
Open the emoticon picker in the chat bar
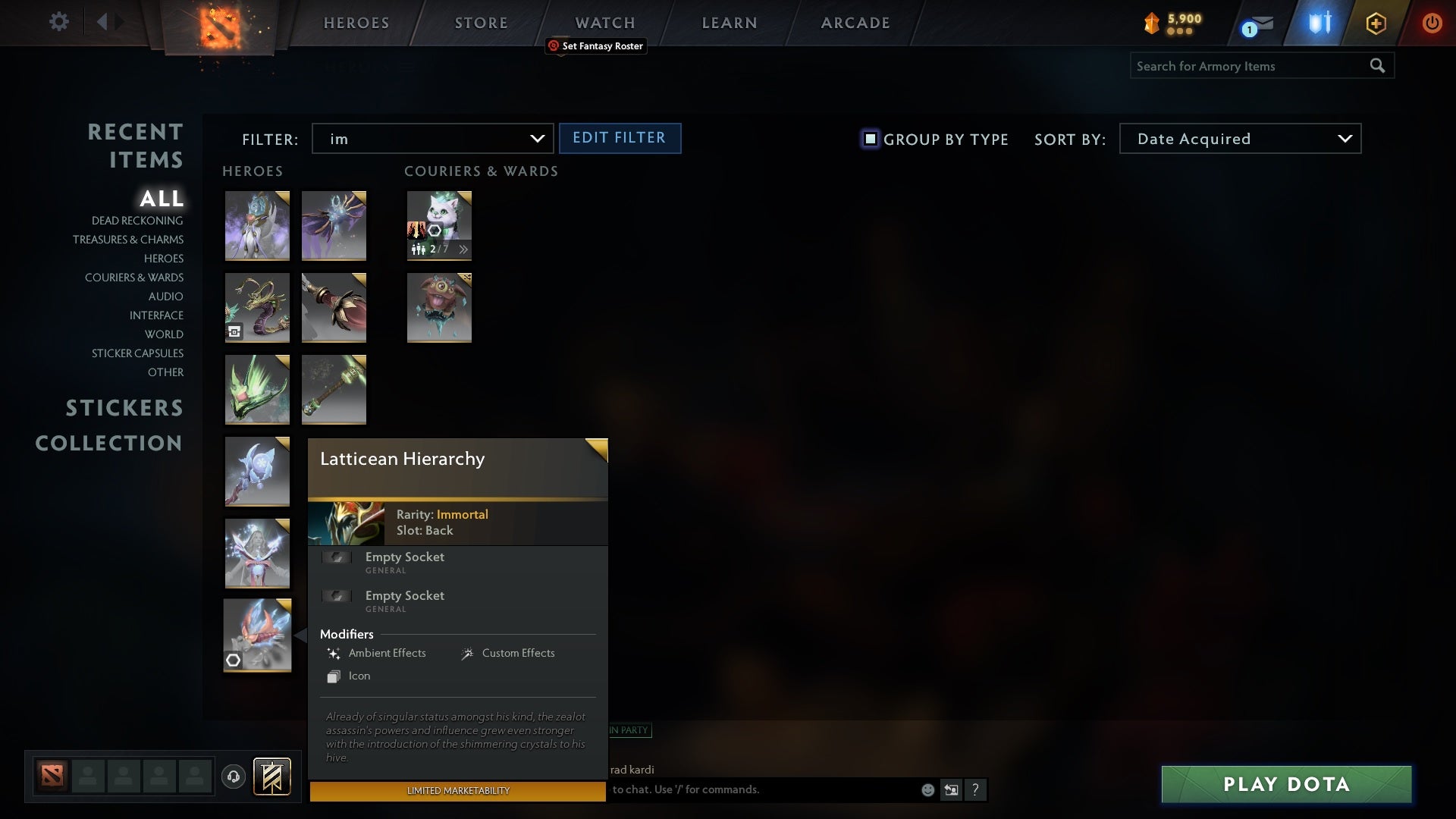[x=927, y=789]
